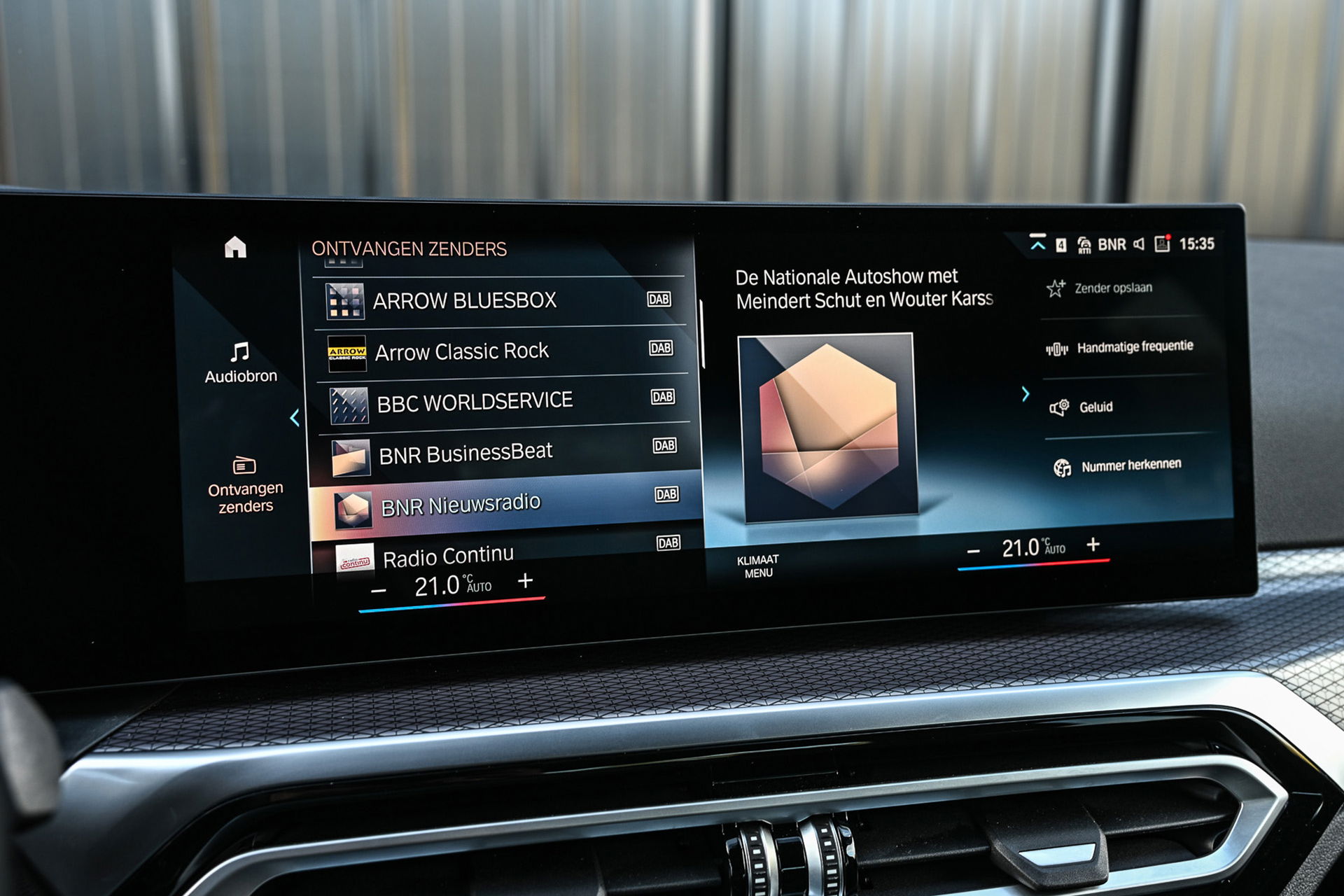Screen dimensions: 1344x896
Task: Collapse the station list with left arrow
Action: pyautogui.click(x=295, y=418)
